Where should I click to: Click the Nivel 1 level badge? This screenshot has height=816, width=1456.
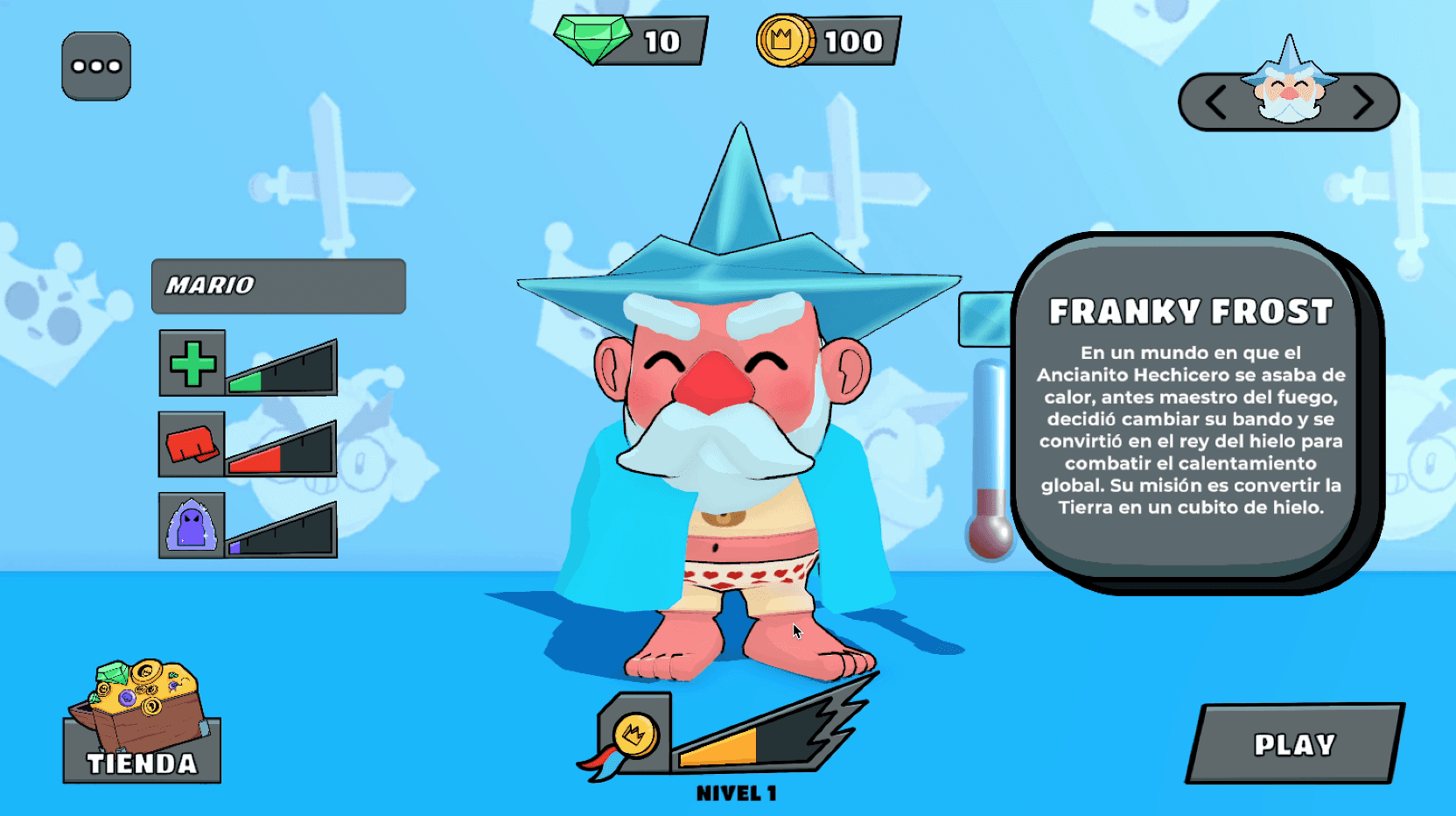(635, 735)
